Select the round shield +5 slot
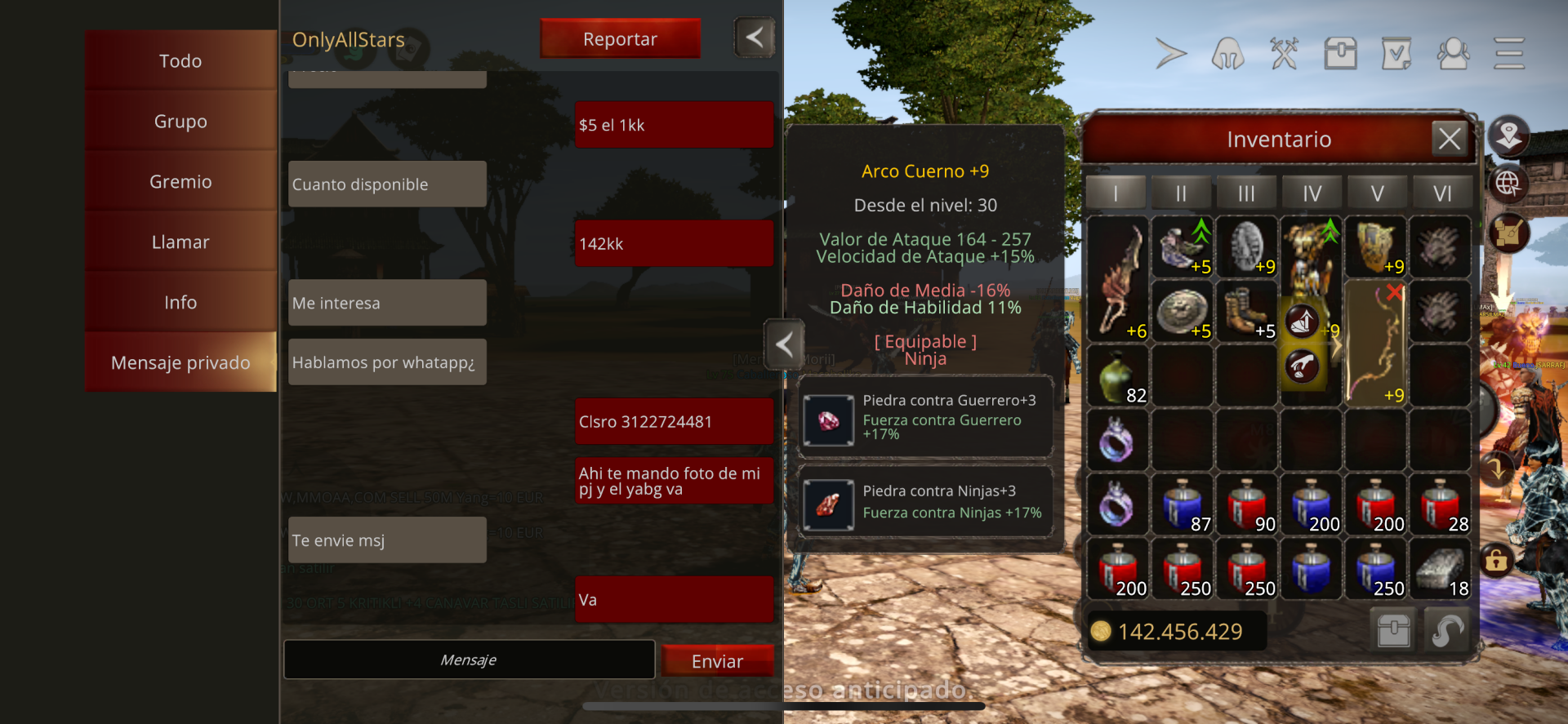Viewport: 1568px width, 724px height. pos(1181,311)
